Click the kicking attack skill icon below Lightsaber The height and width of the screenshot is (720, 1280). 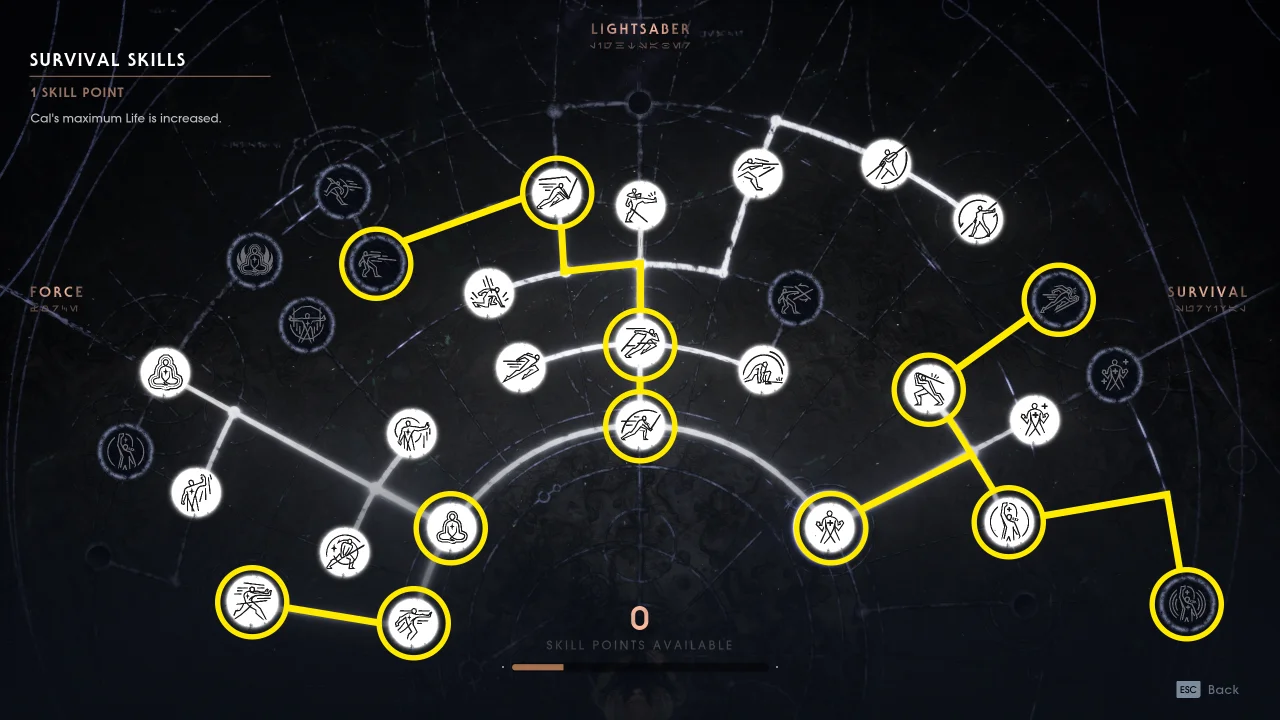641,206
